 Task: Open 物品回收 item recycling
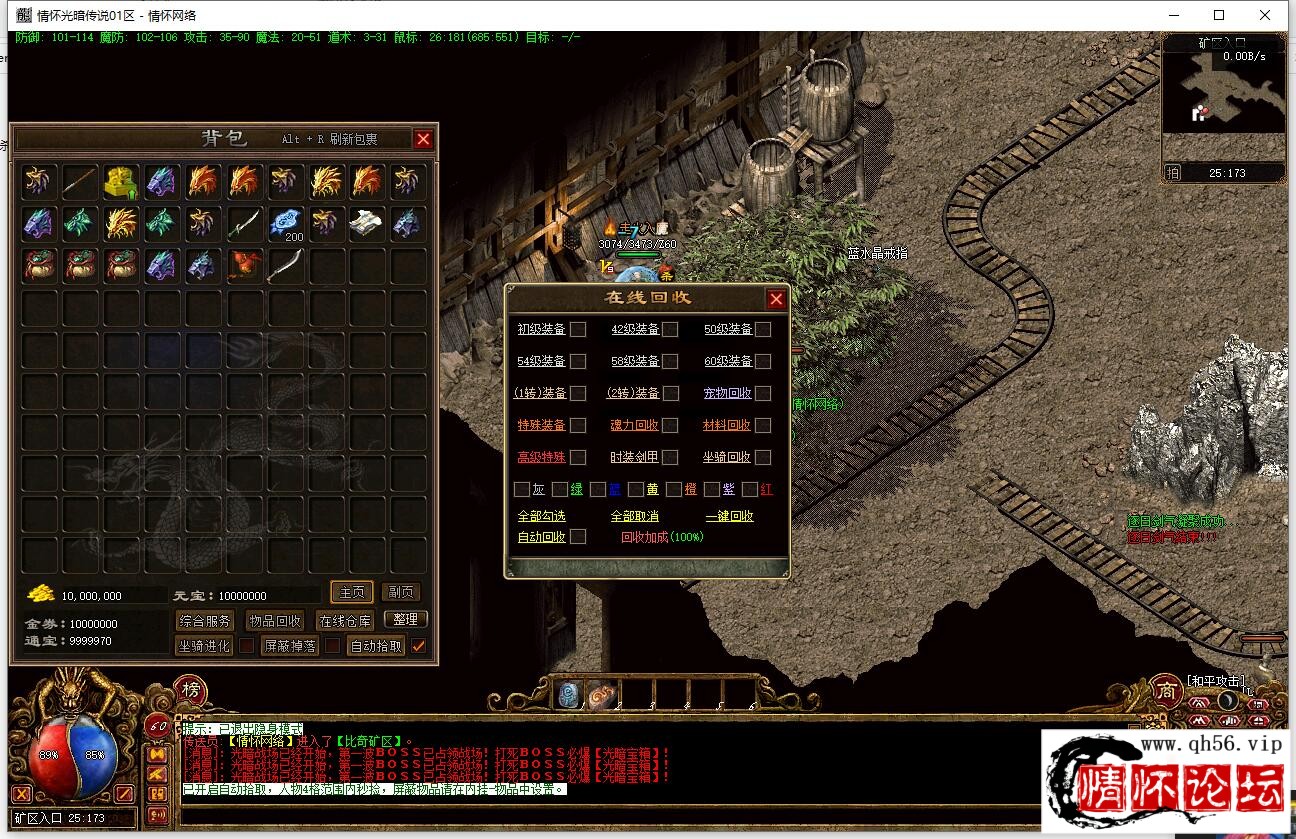pos(275,621)
